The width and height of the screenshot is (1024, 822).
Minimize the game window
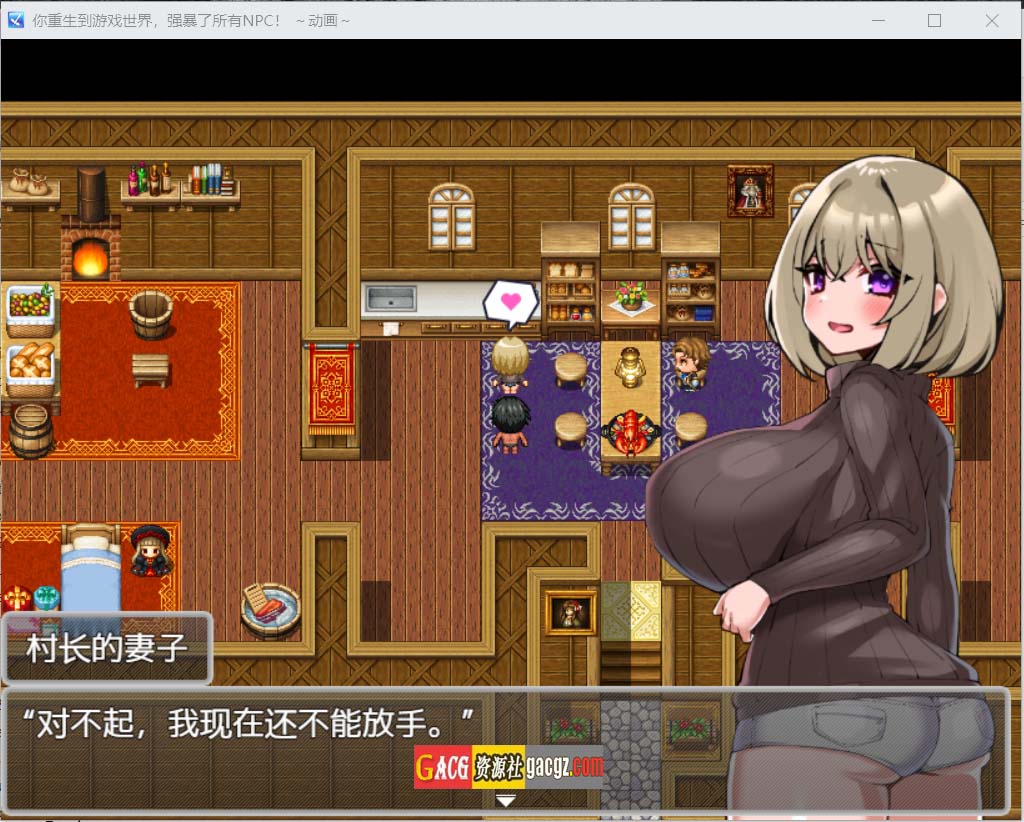pos(879,20)
